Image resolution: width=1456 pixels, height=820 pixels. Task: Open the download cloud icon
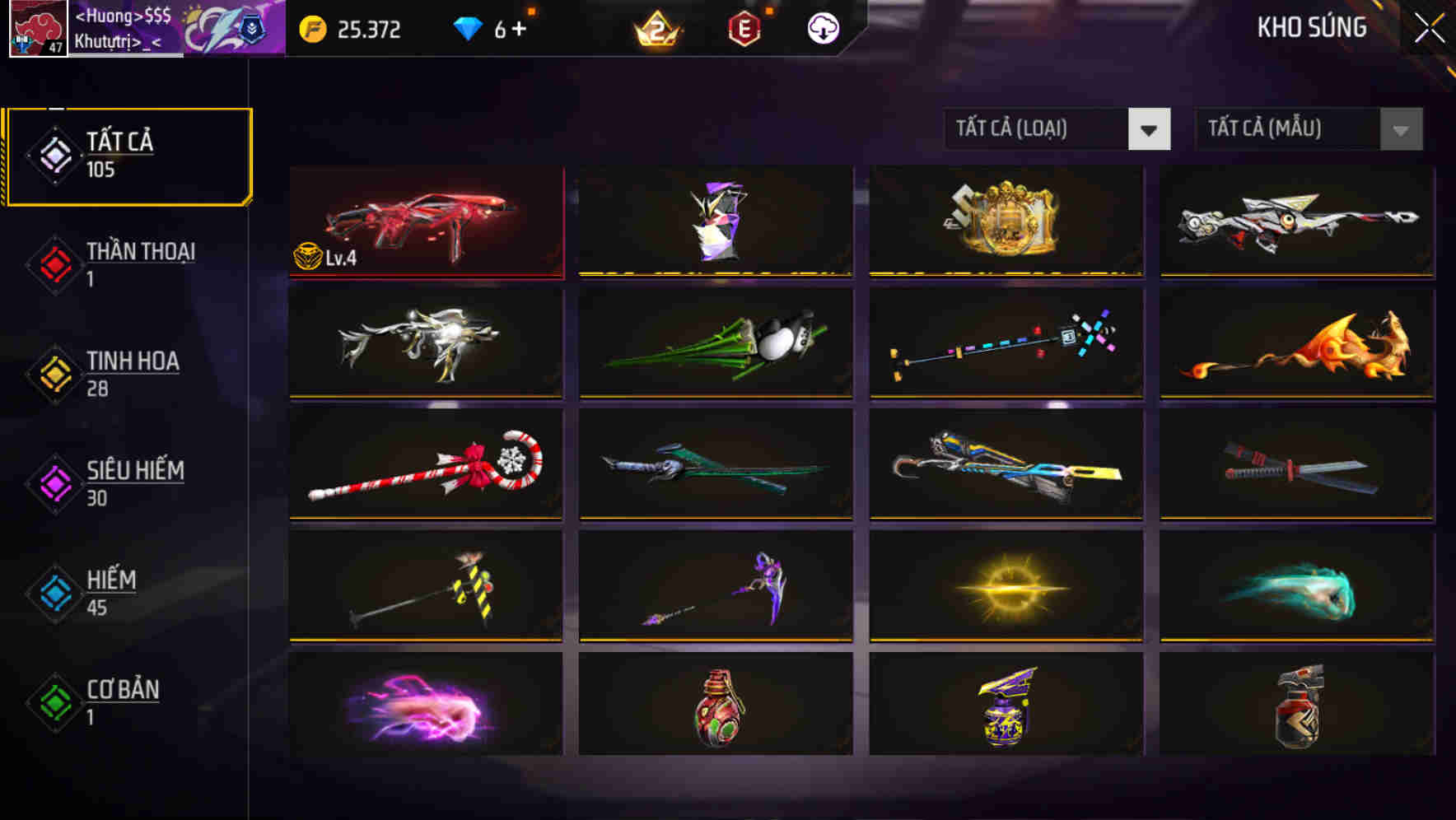point(823,28)
